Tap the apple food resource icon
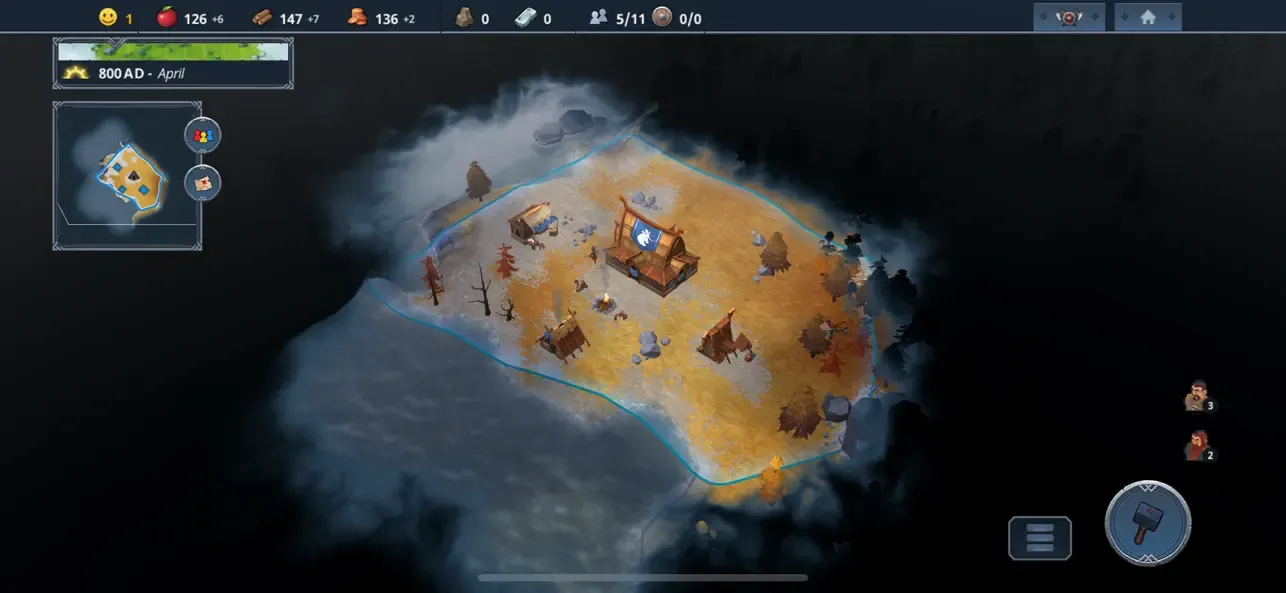 (167, 17)
